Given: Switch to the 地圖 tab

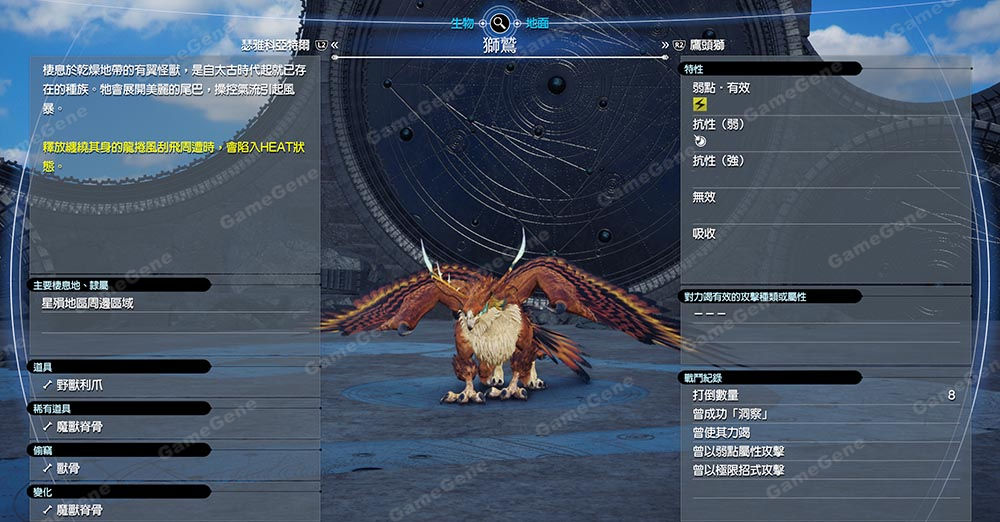Looking at the screenshot, I should (x=537, y=22).
